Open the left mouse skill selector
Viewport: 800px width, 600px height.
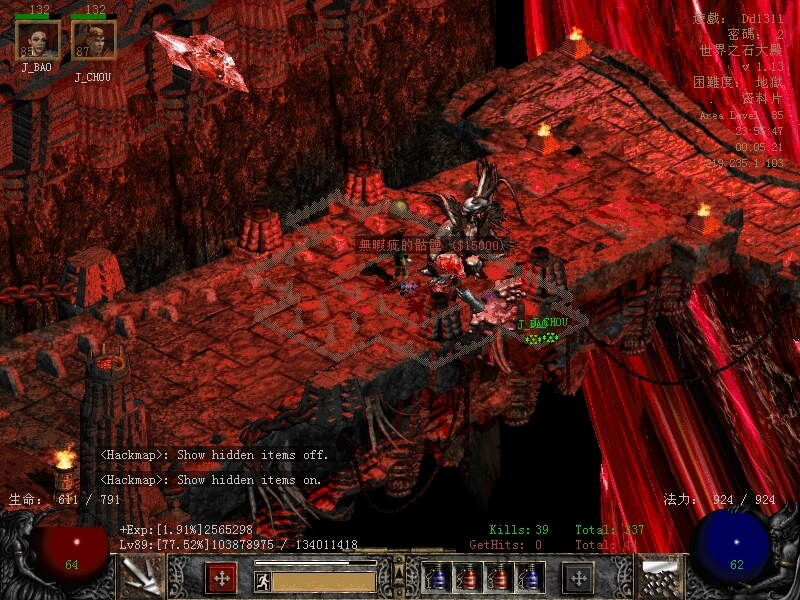pyautogui.click(x=142, y=578)
